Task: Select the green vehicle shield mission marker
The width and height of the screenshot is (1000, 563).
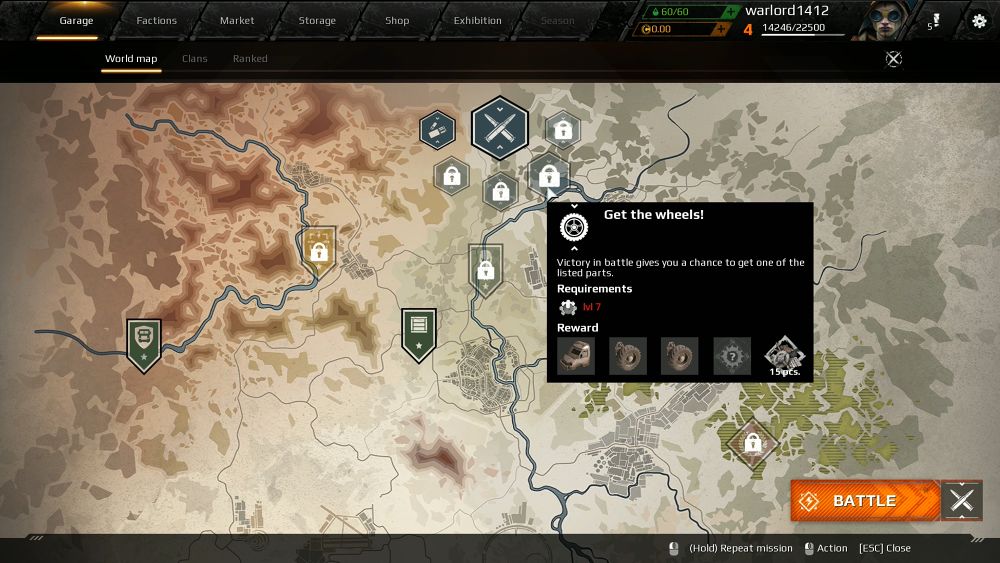Action: [144, 342]
